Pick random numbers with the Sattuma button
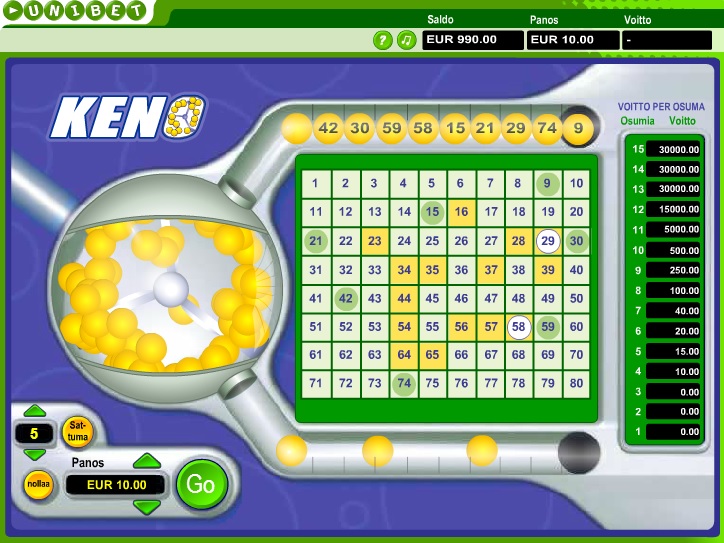 (75, 432)
